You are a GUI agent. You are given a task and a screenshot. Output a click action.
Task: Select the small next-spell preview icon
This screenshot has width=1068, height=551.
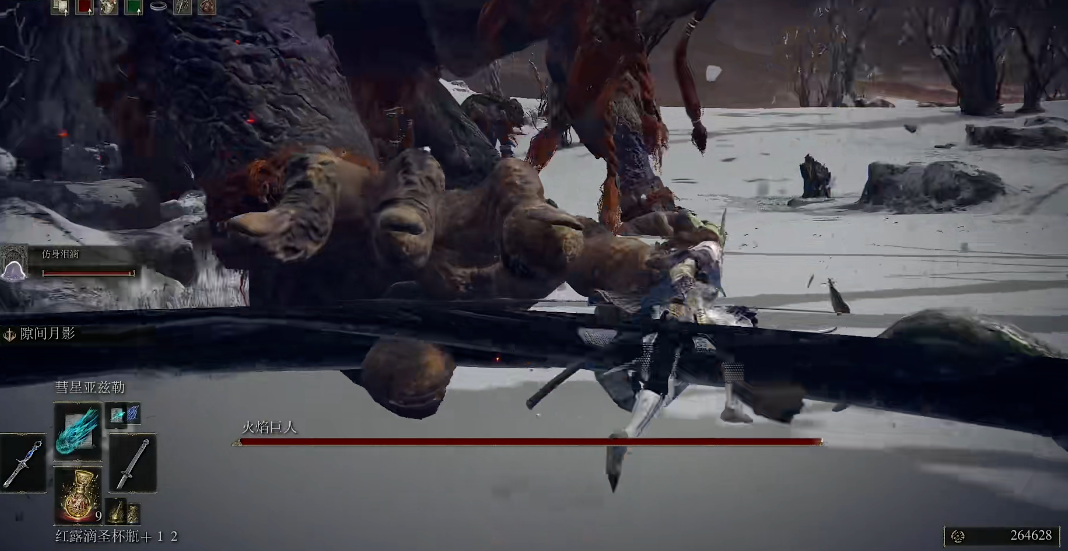124,413
